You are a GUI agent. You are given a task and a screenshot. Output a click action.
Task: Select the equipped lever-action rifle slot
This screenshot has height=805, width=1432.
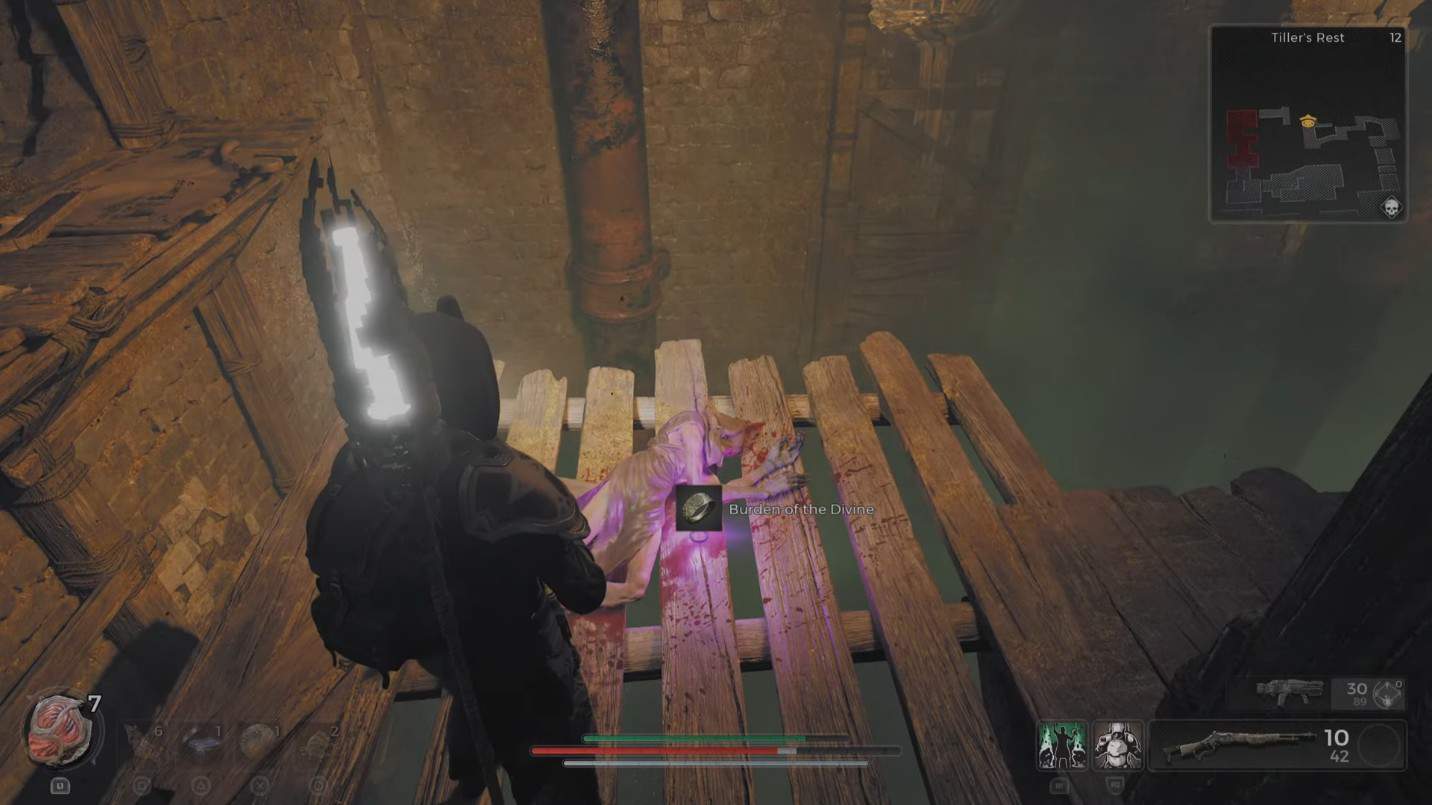(1238, 745)
